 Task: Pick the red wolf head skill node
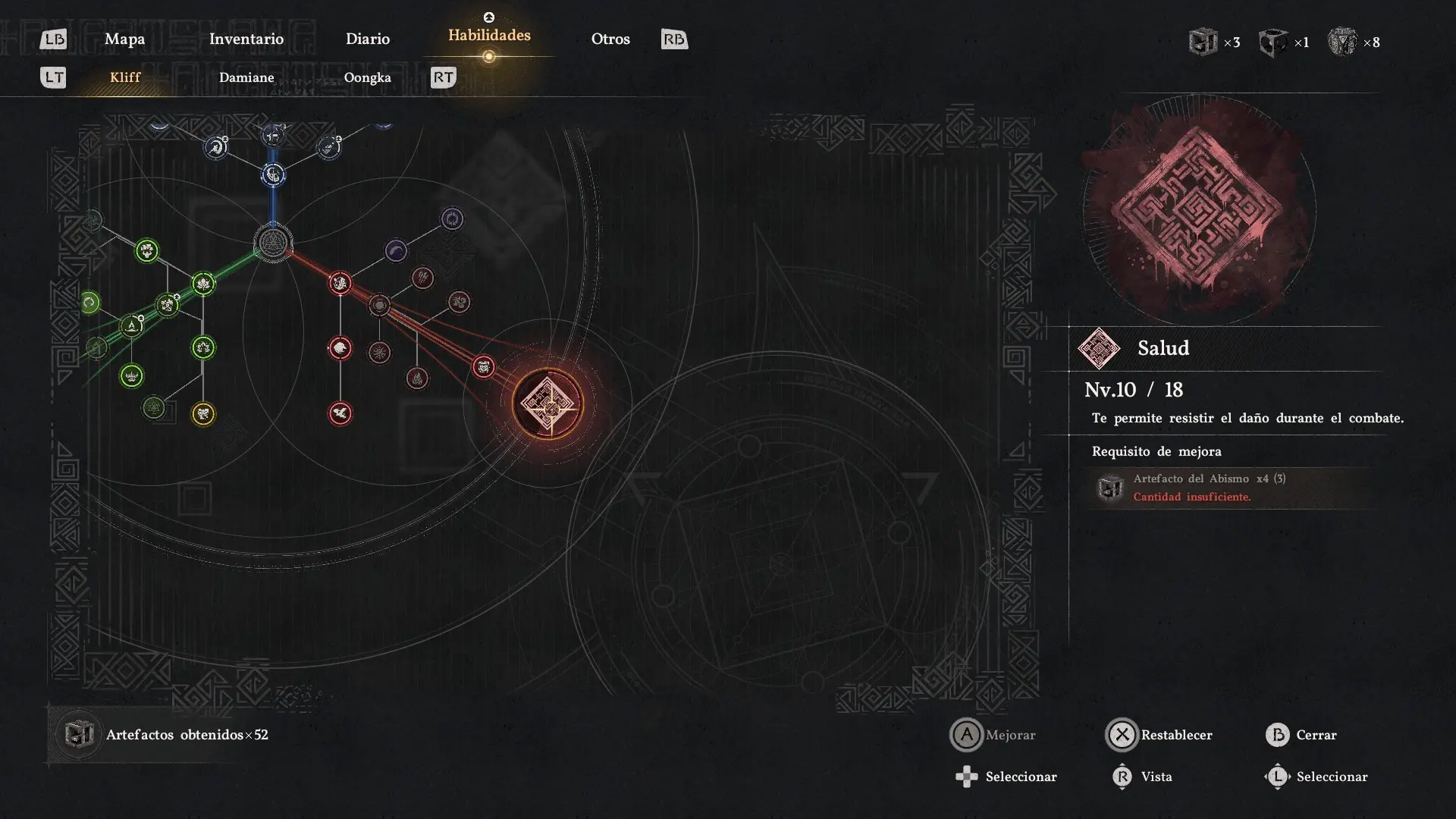tap(340, 348)
